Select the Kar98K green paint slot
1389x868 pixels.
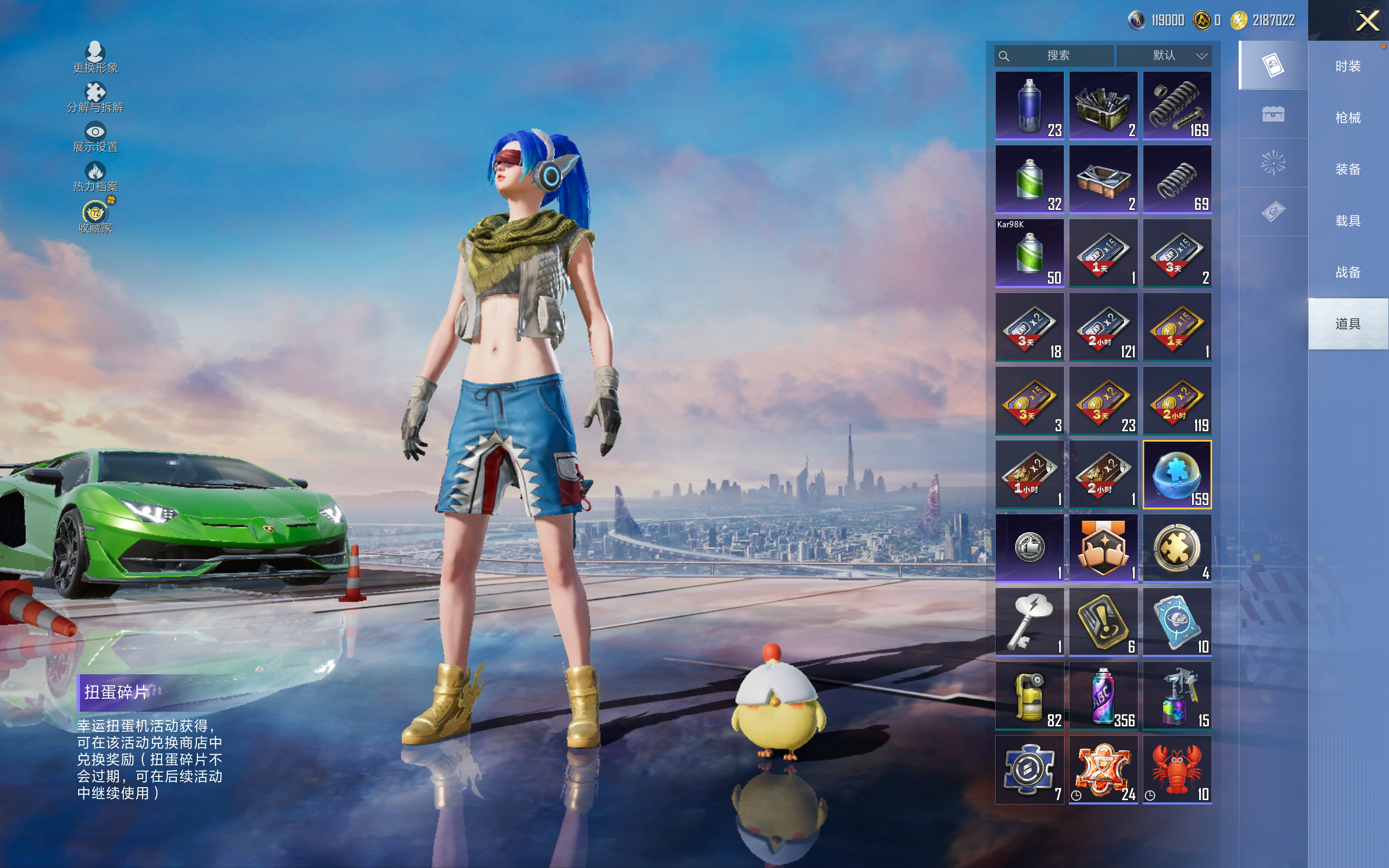[x=1029, y=253]
